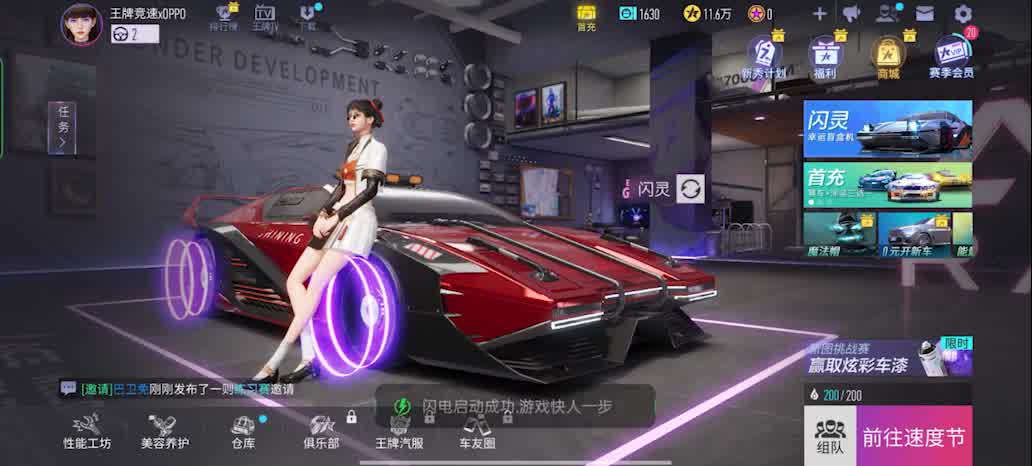The height and width of the screenshot is (466, 1032).
Task: Open the 赛季会员 season VIP pass
Action: click(950, 56)
